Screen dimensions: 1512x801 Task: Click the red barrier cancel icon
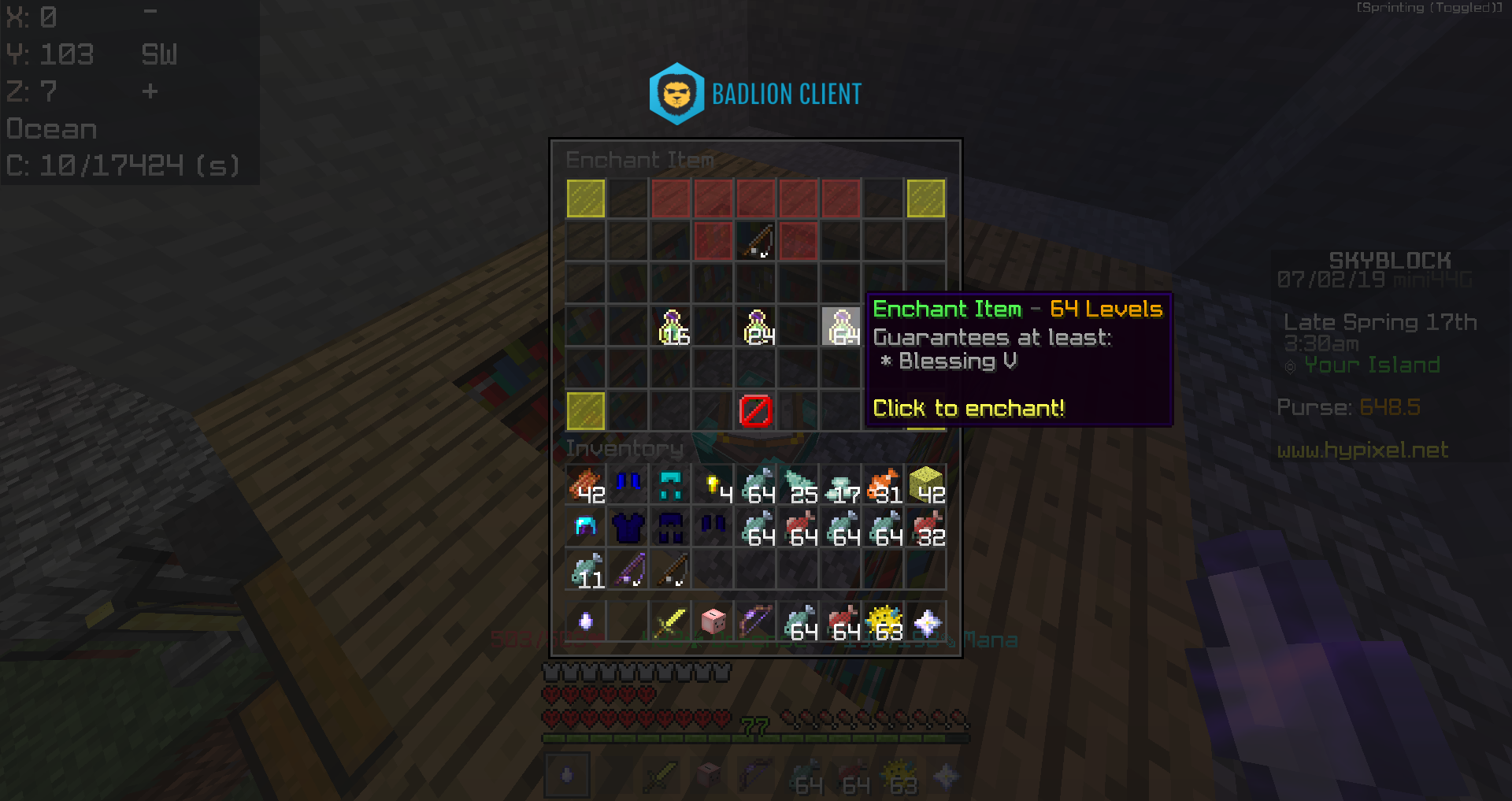click(x=757, y=410)
